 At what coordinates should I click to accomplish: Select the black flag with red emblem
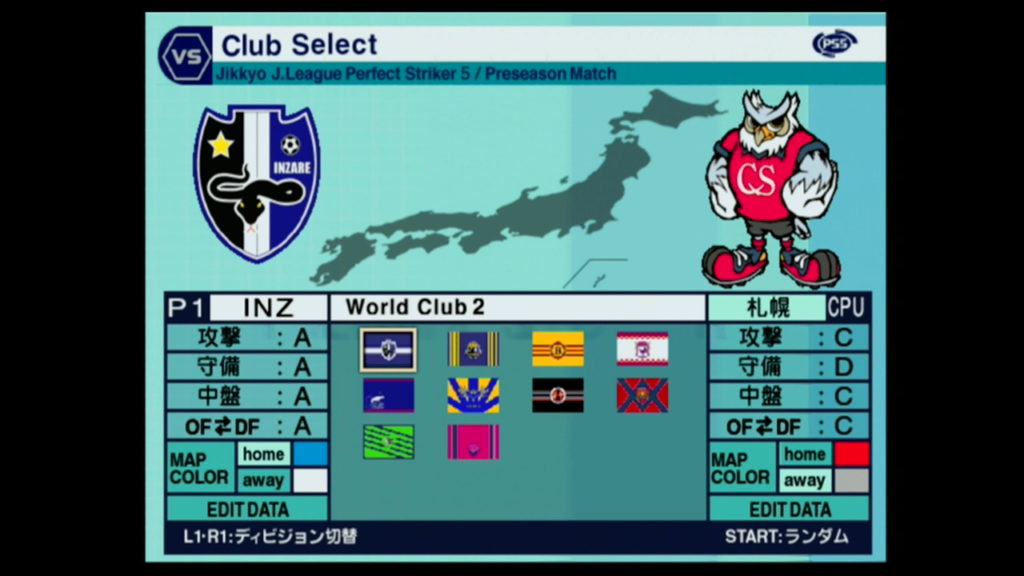tap(558, 396)
